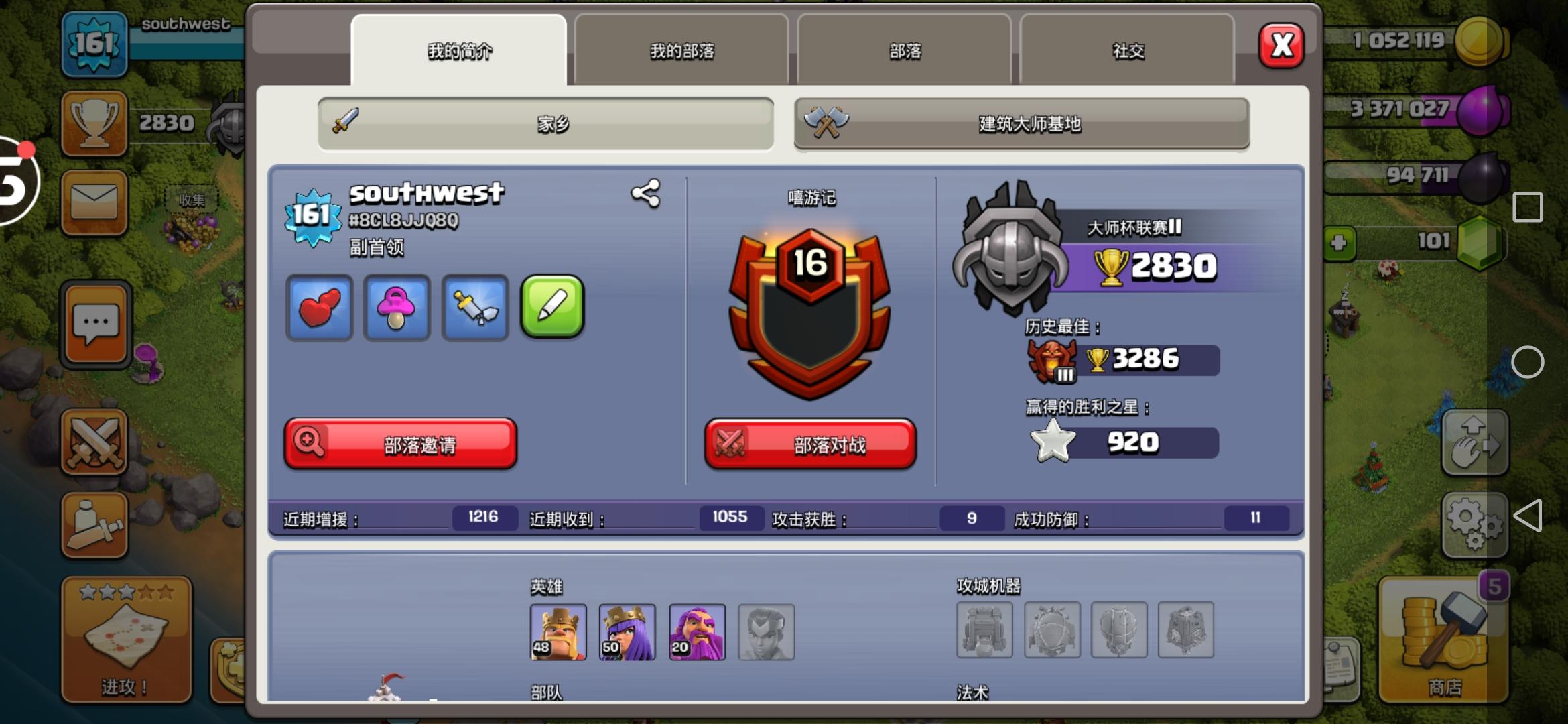Open the share profile icon
Viewport: 1568px width, 724px height.
click(645, 194)
